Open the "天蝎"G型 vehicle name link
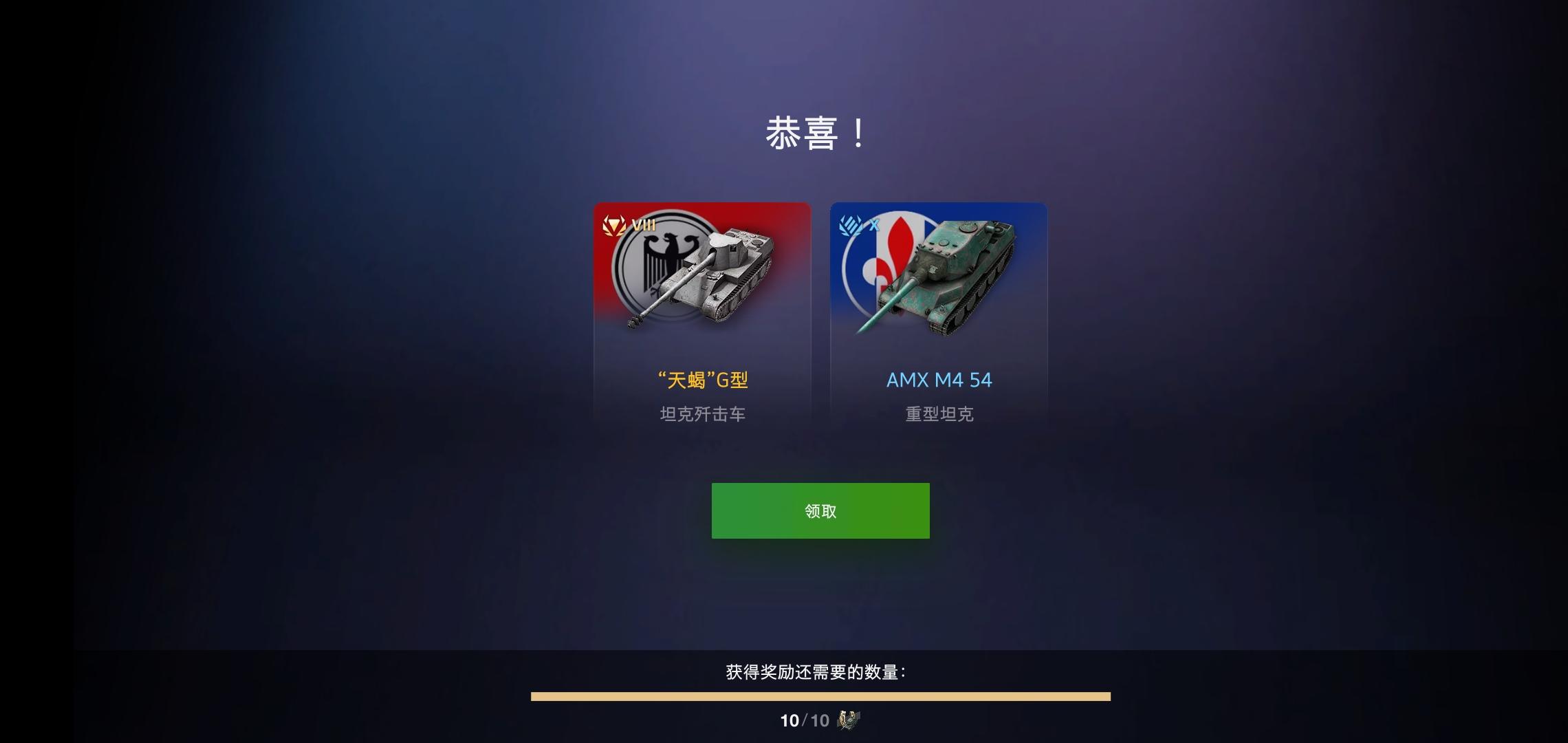This screenshot has height=743, width=1568. click(x=701, y=379)
